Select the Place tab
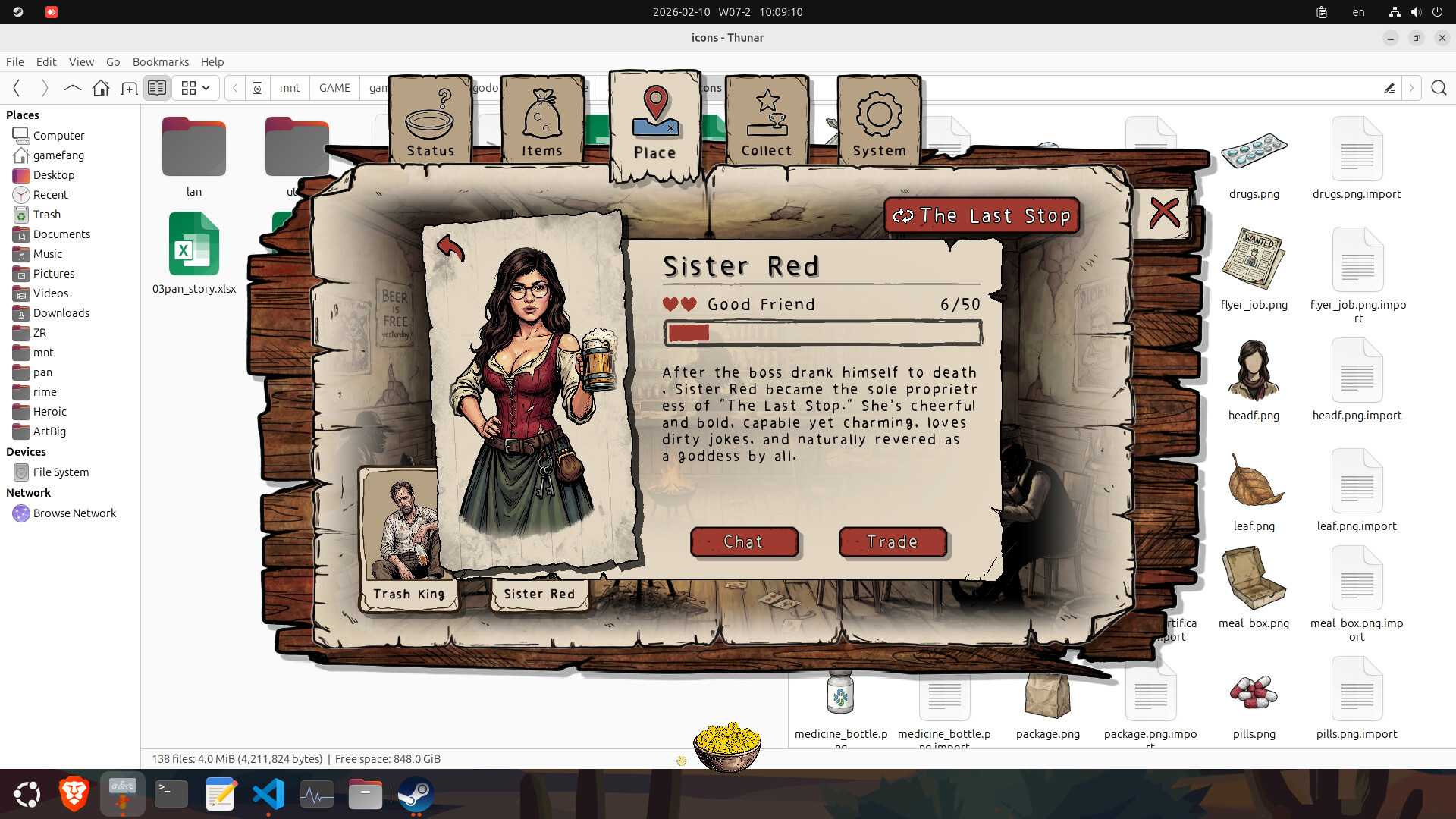The height and width of the screenshot is (819, 1456). 655,125
